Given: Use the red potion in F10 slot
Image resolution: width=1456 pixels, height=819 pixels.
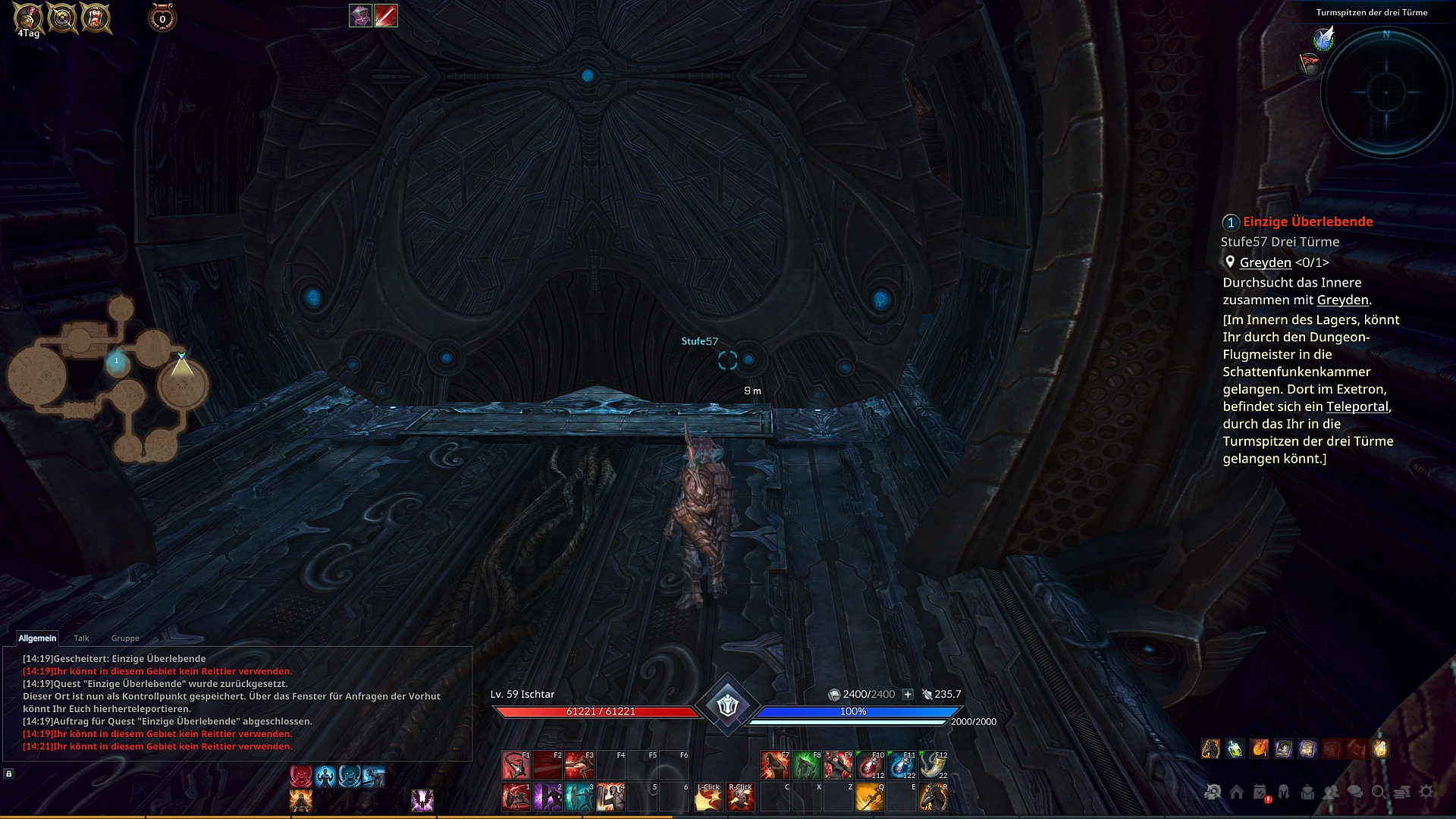Looking at the screenshot, I should coord(870,765).
